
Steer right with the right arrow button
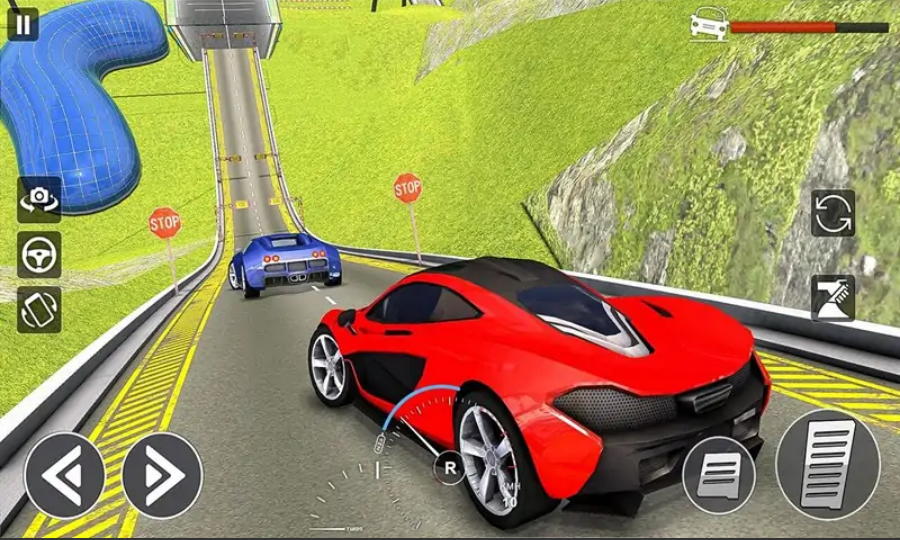pos(162,475)
